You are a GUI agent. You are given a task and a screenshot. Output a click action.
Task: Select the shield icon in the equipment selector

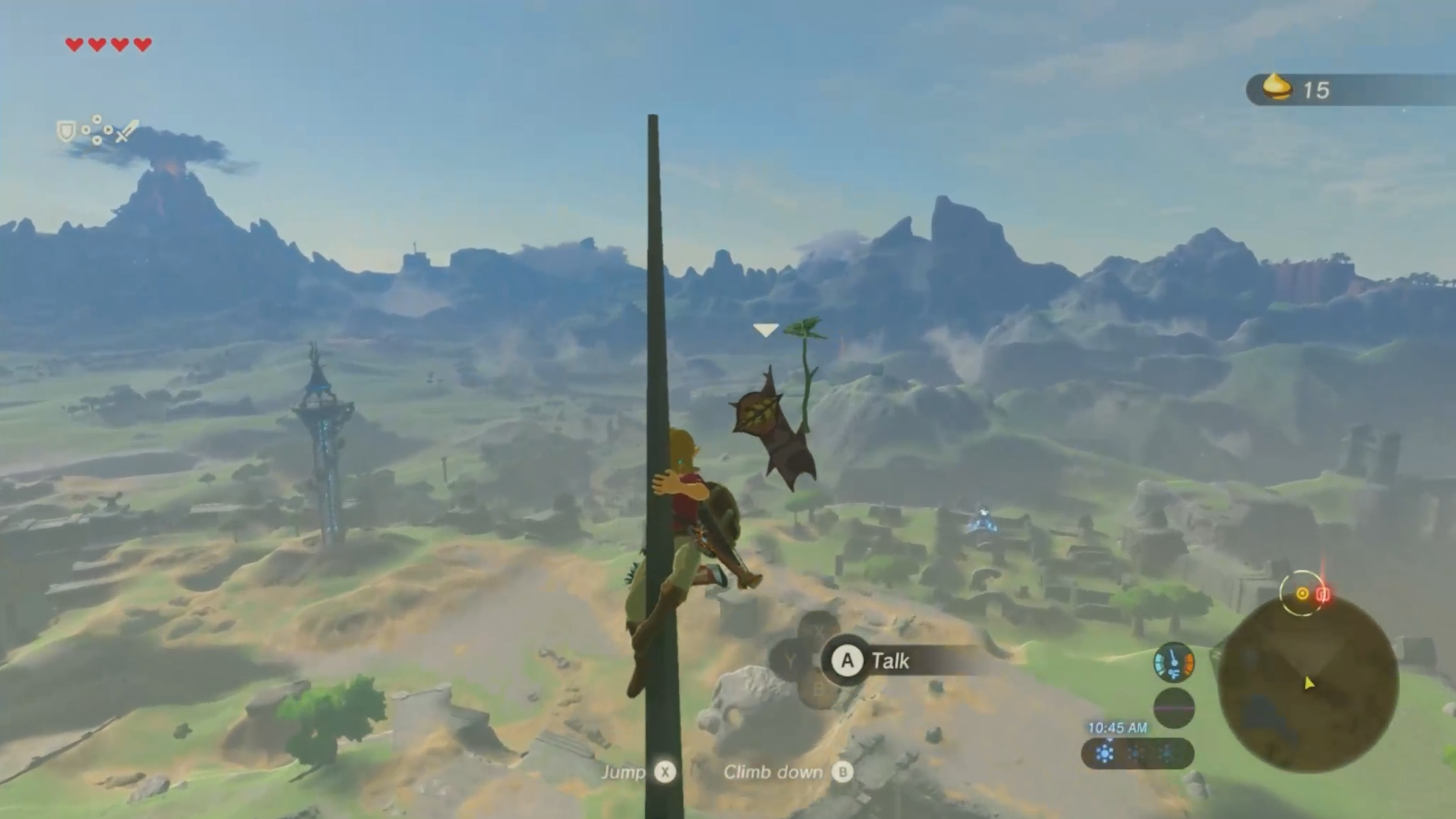point(66,131)
